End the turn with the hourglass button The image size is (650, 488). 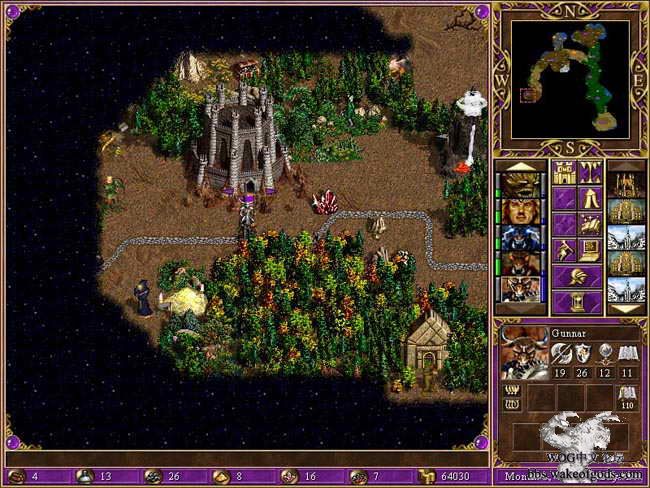(577, 302)
